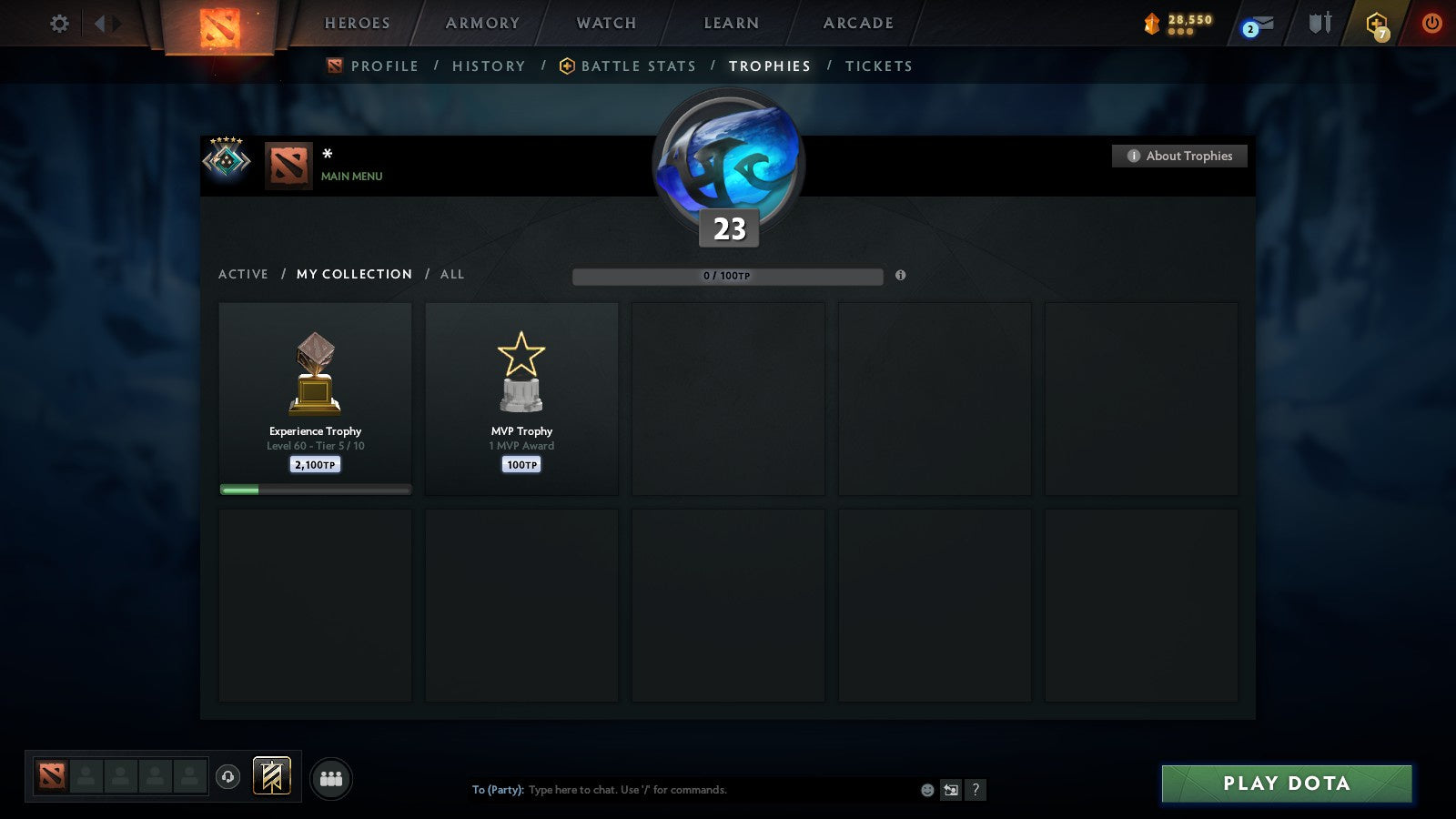The image size is (1456, 819).
Task: Click the About Trophies button
Action: point(1178,156)
